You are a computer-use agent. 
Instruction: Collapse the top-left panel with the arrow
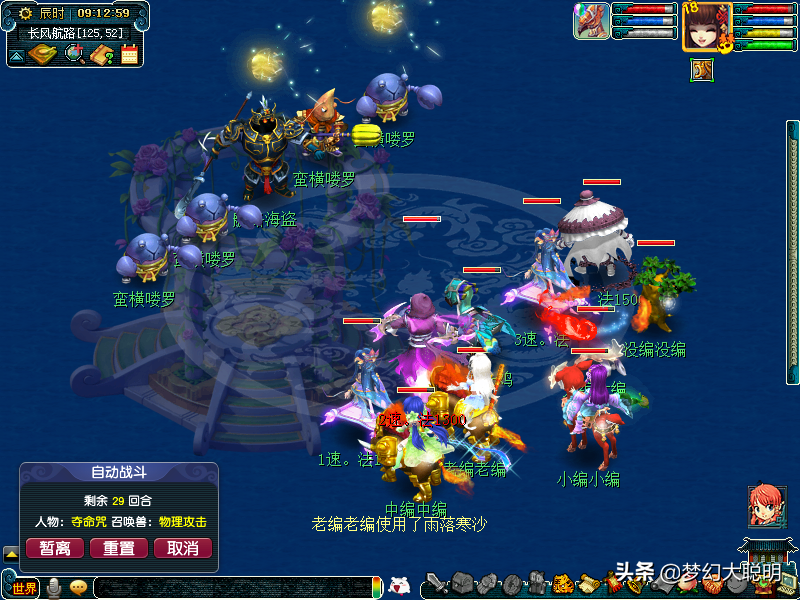tap(17, 55)
